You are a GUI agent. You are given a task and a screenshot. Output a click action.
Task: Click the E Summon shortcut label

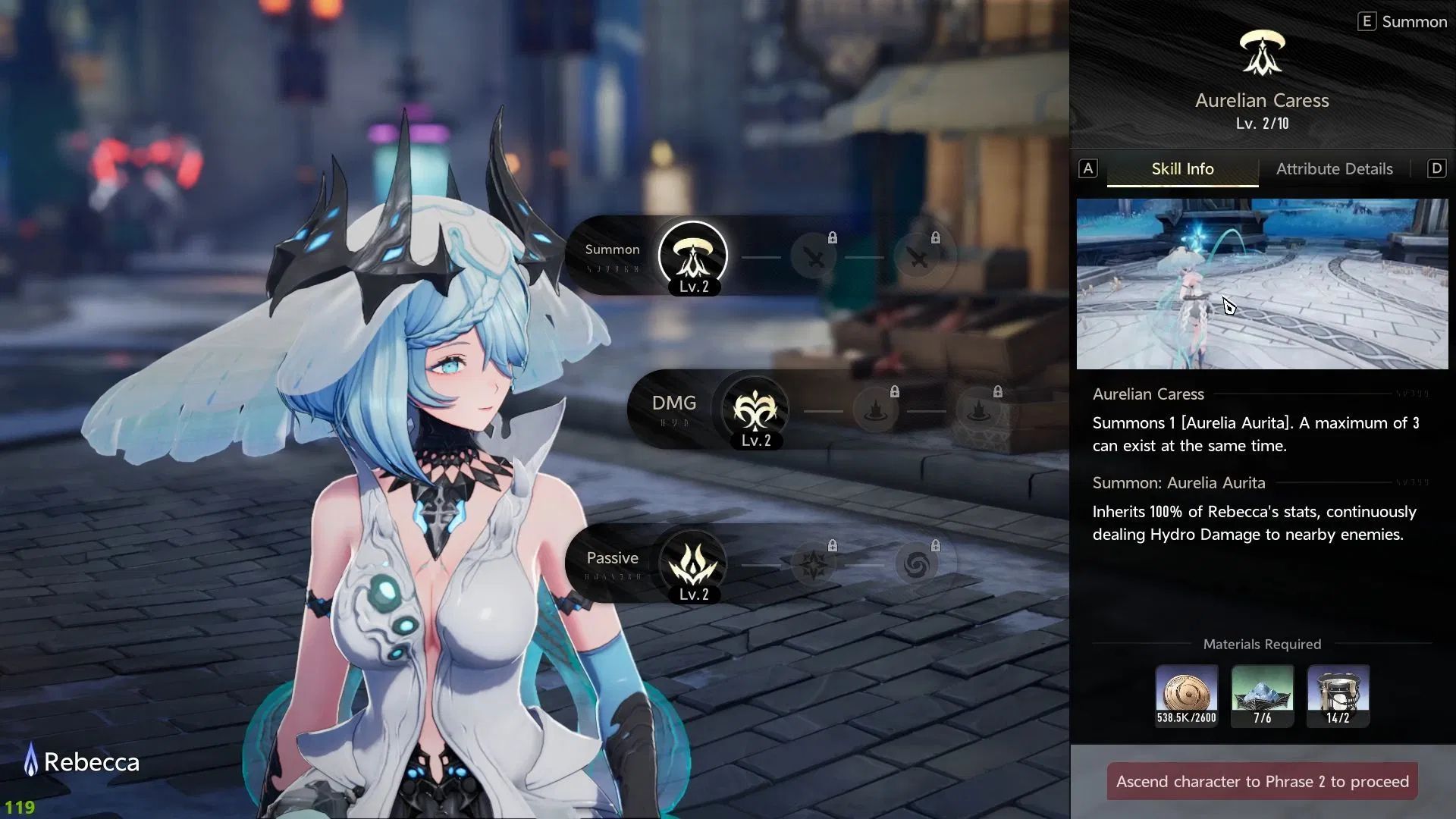click(x=1402, y=22)
